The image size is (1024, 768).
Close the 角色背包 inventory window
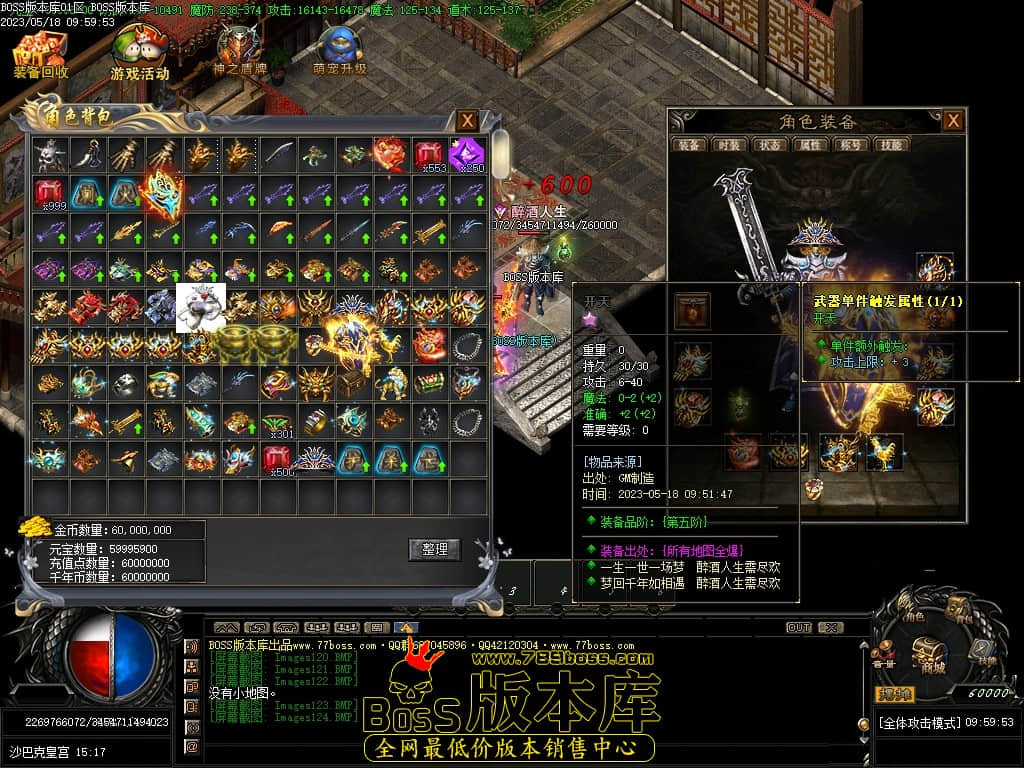point(467,121)
